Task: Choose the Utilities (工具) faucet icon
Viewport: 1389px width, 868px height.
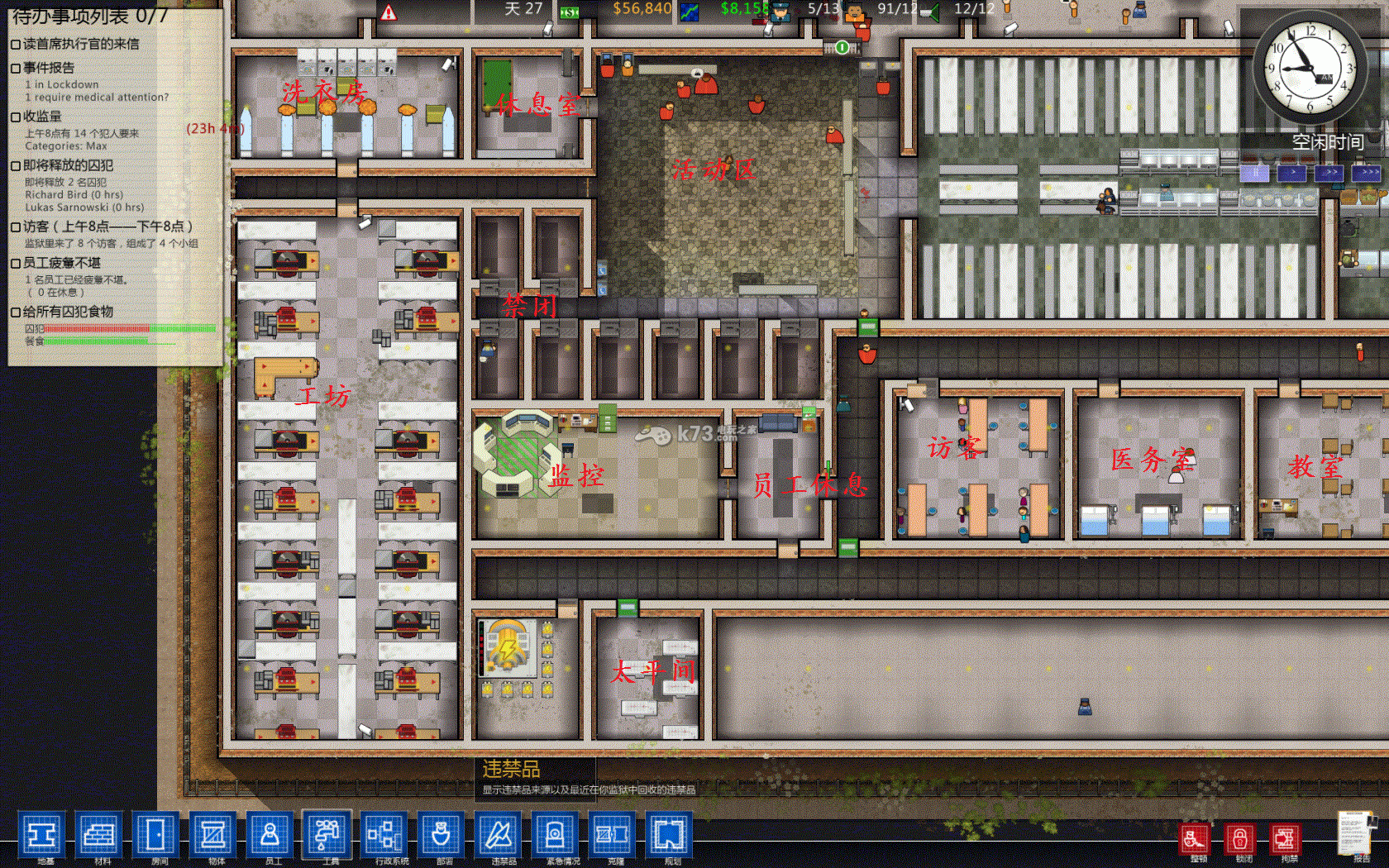Action: (327, 836)
